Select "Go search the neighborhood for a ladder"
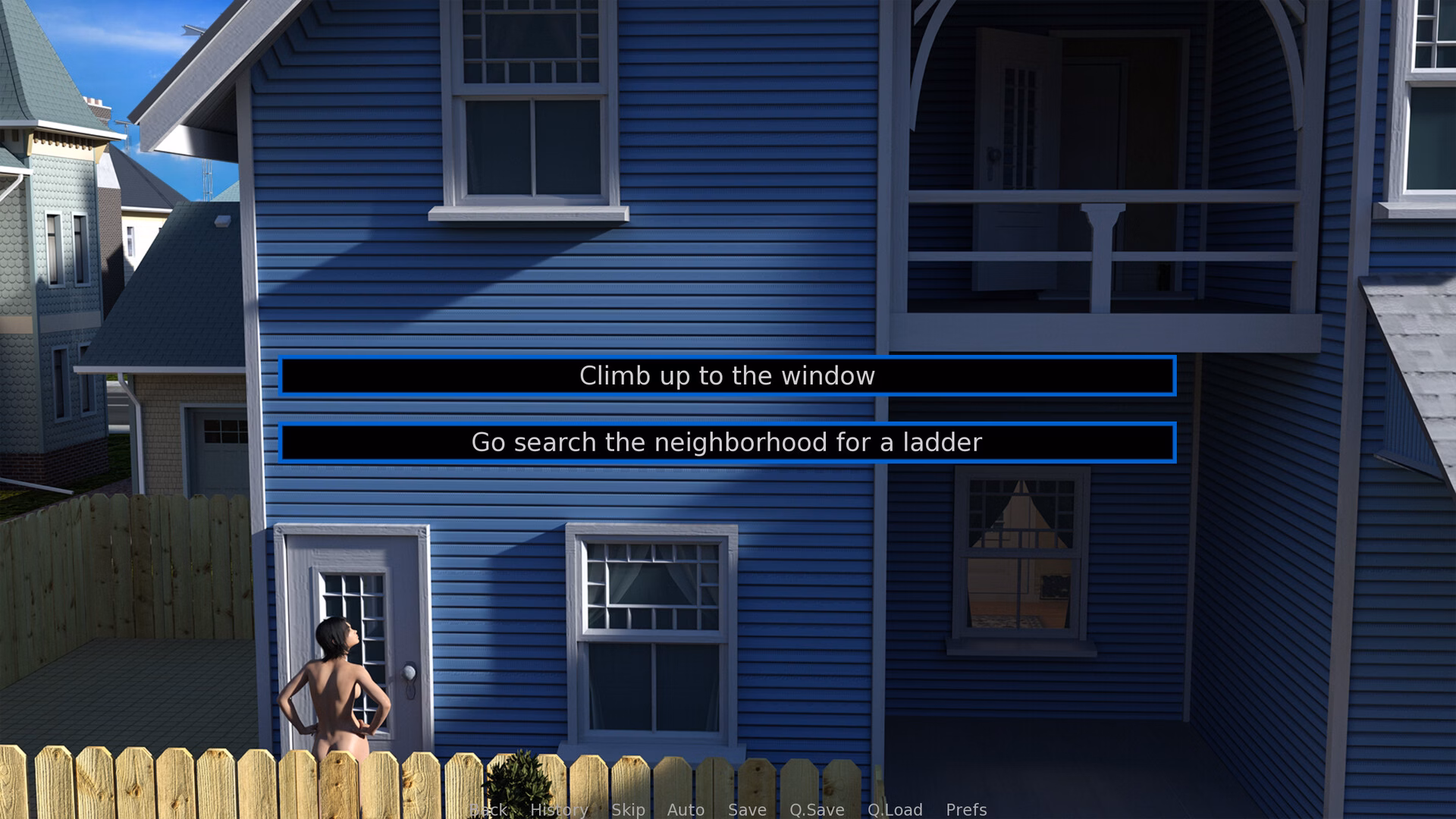Screen dimensions: 1456x819 pos(726,442)
